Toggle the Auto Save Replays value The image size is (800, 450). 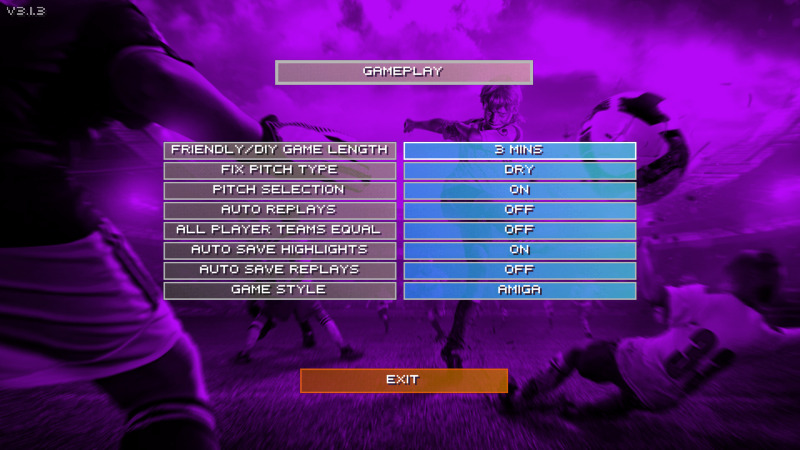click(519, 270)
